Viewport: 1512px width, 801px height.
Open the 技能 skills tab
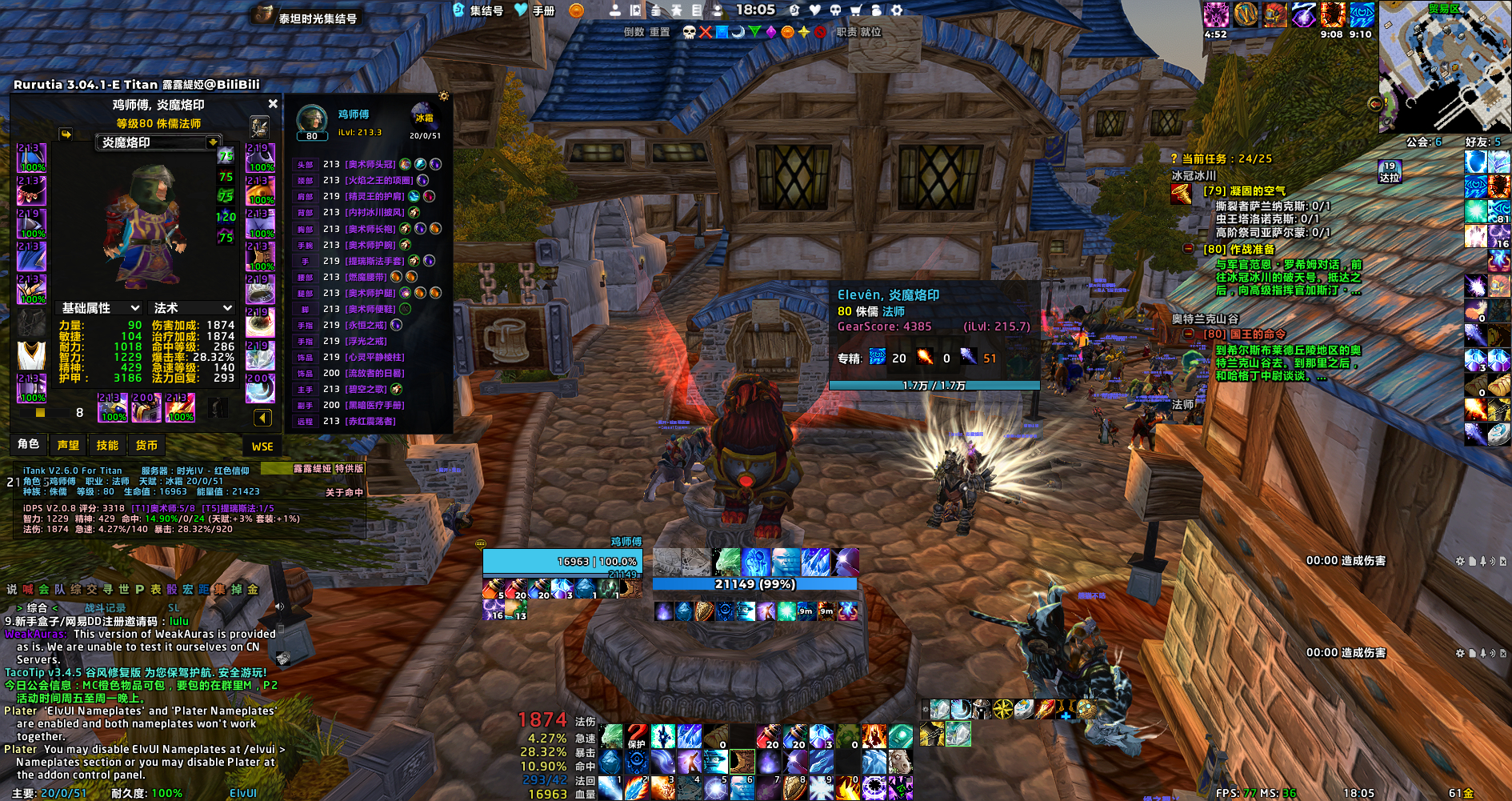107,445
